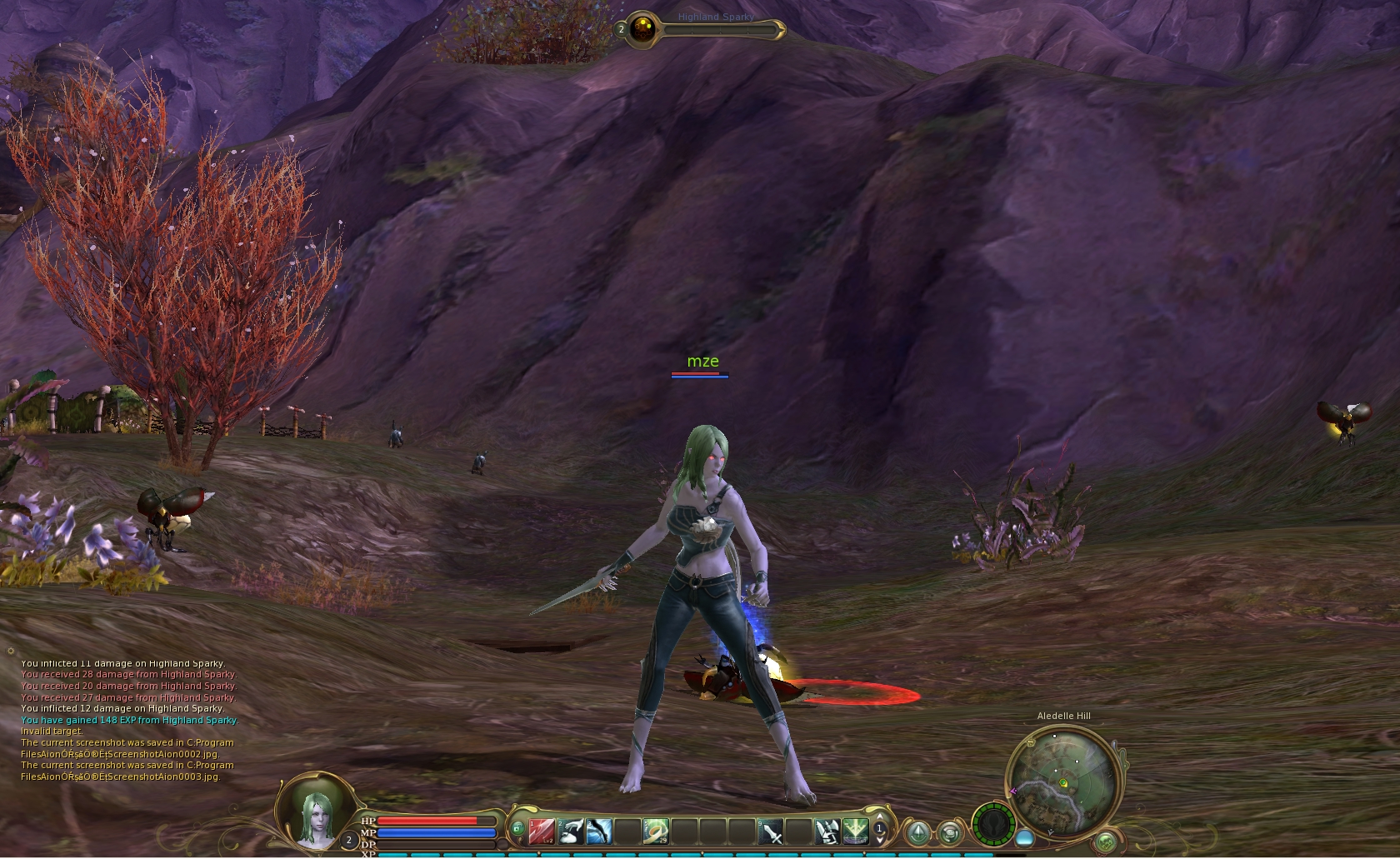Activate the red slash attack skill
This screenshot has height=859, width=1400.
[542, 831]
